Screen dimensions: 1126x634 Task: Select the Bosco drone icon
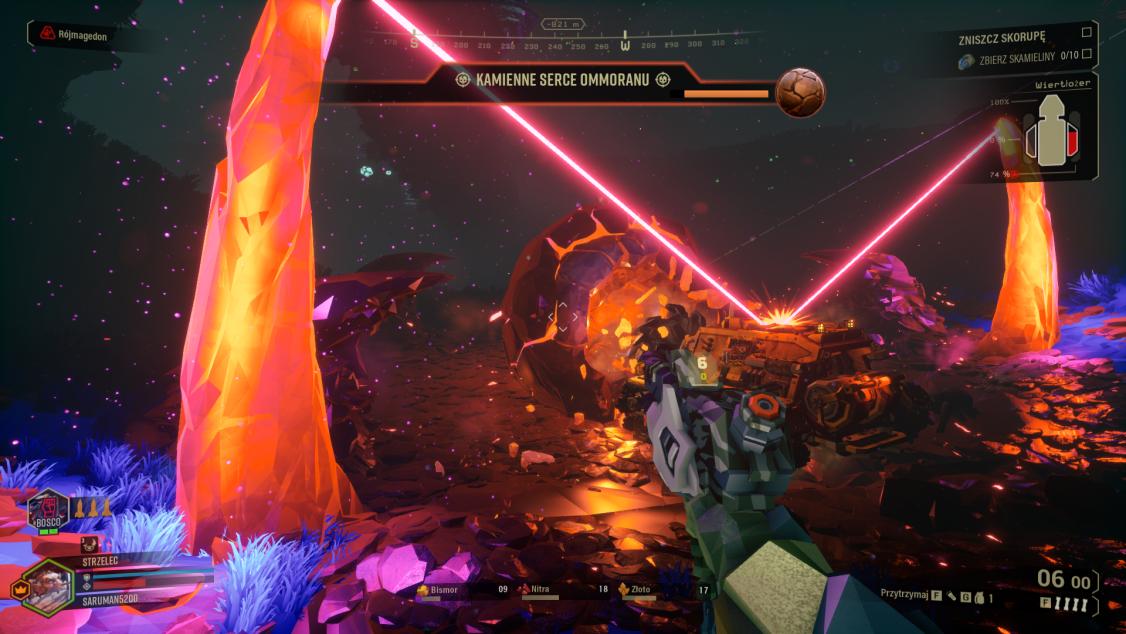coord(48,508)
